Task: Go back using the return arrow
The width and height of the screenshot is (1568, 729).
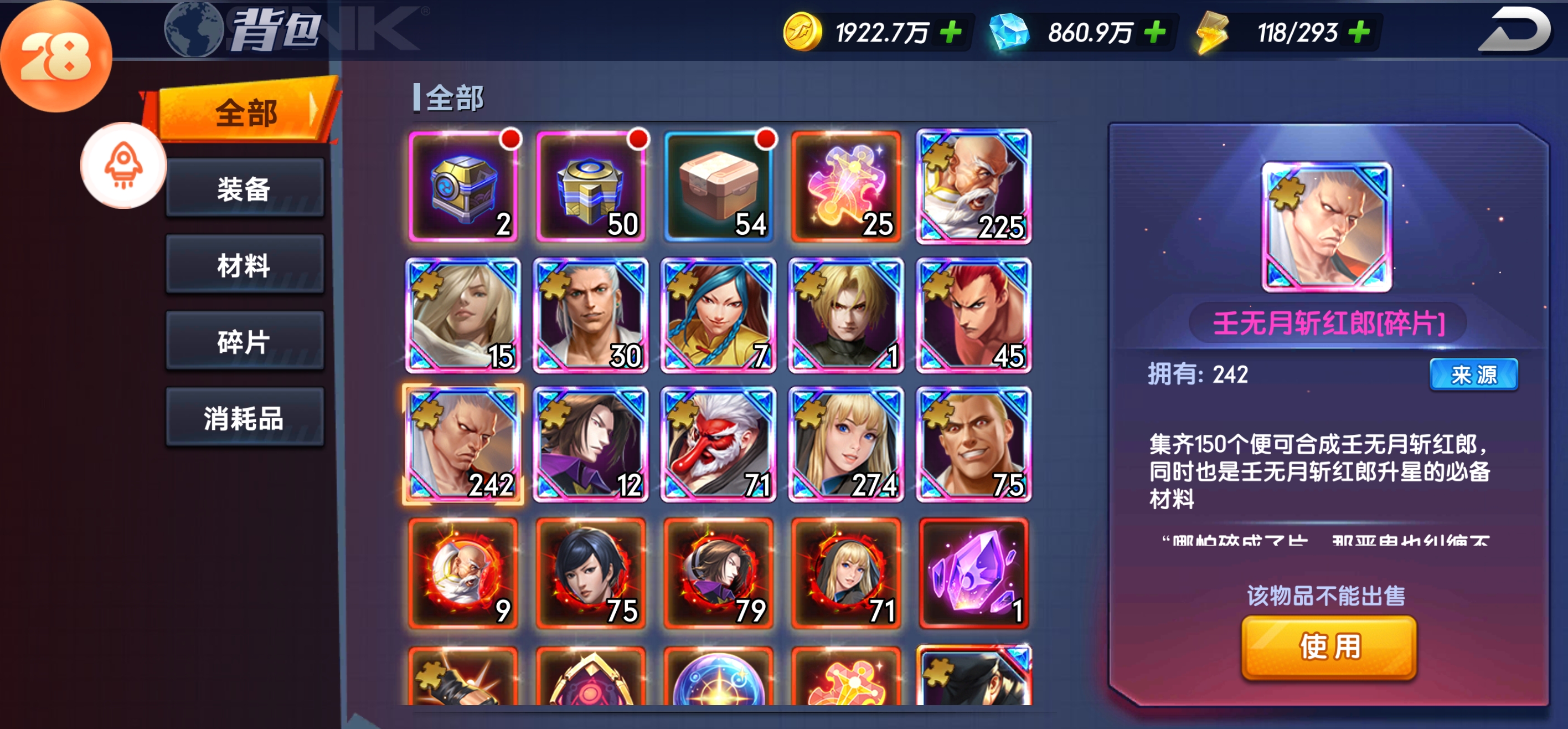Action: pos(1515,30)
